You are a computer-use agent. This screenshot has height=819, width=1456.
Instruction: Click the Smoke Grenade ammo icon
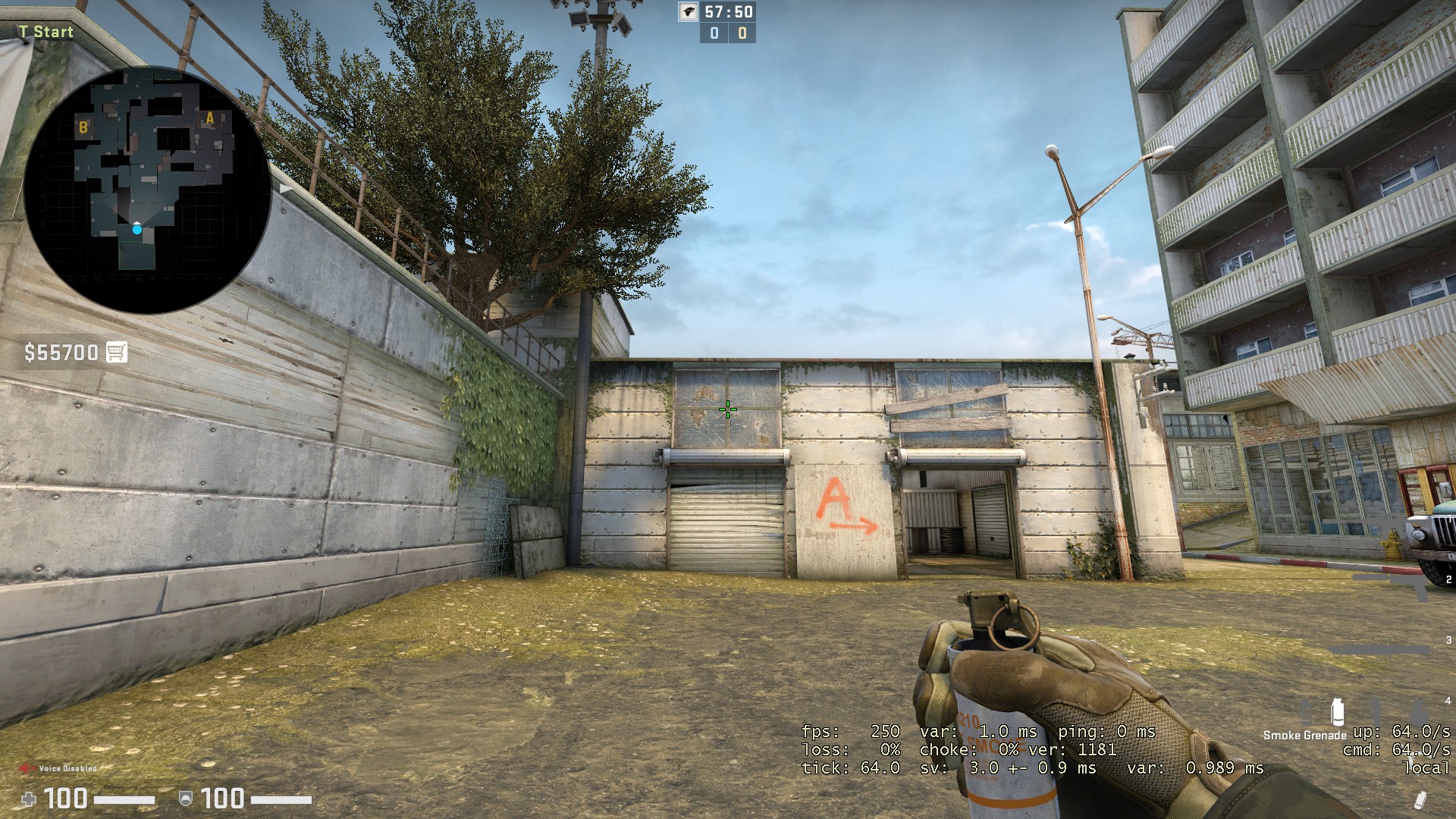tap(1337, 711)
